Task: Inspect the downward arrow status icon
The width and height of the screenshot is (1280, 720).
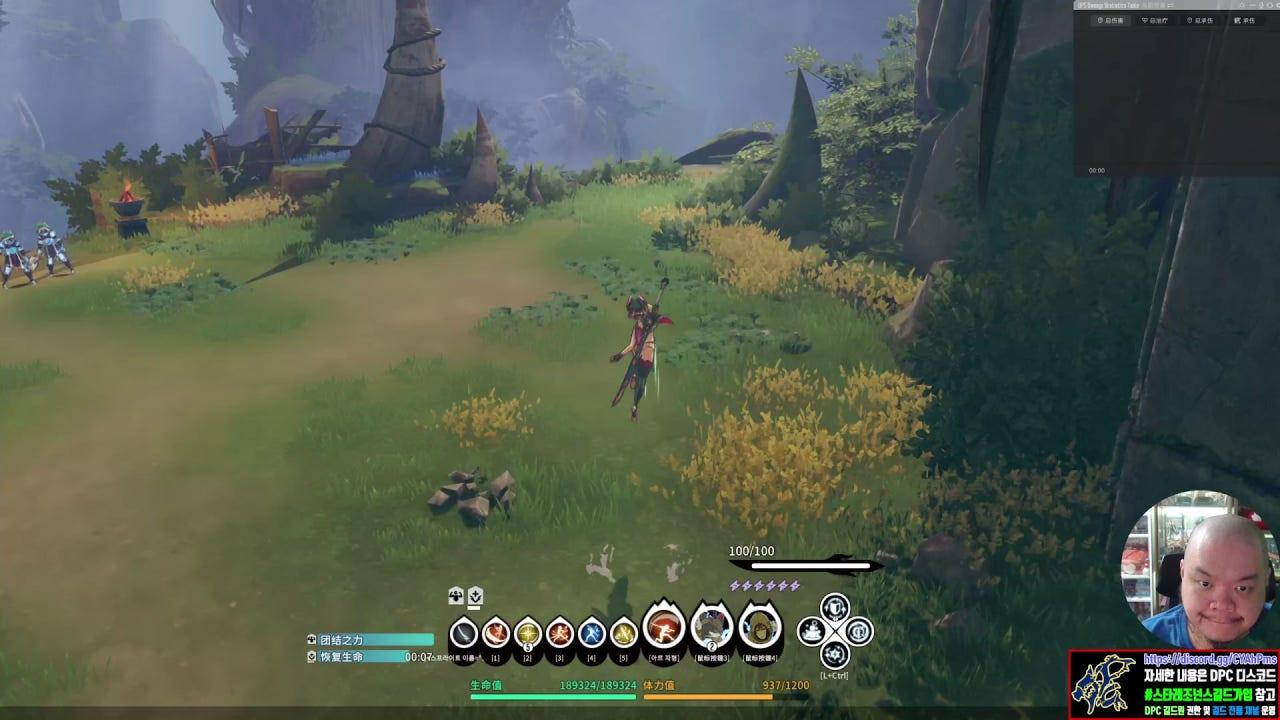Action: (x=476, y=597)
